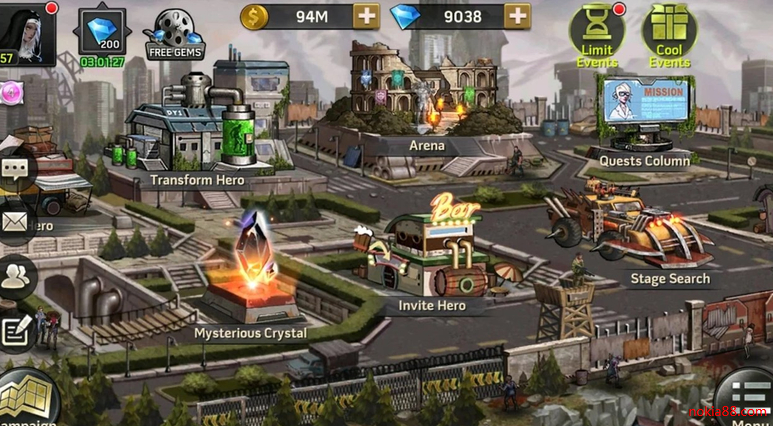Check the mail envelope
773x426 pixels.
click(x=14, y=222)
